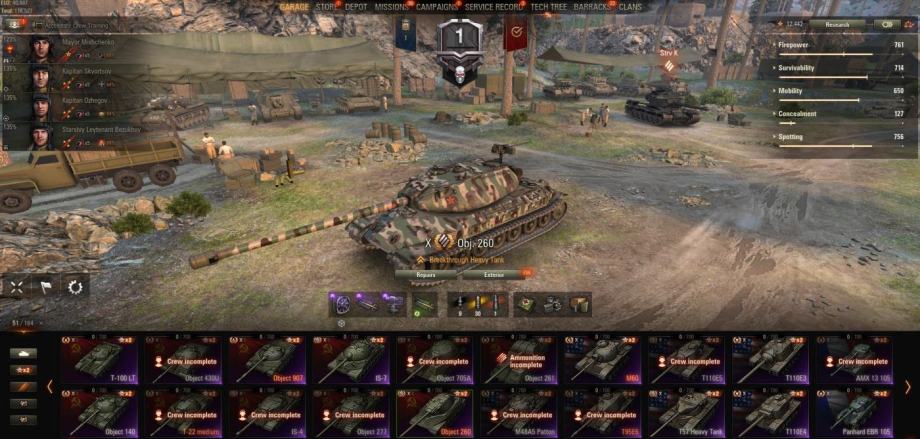
Task: Select the T57 Heavy Tank
Action: (x=689, y=410)
